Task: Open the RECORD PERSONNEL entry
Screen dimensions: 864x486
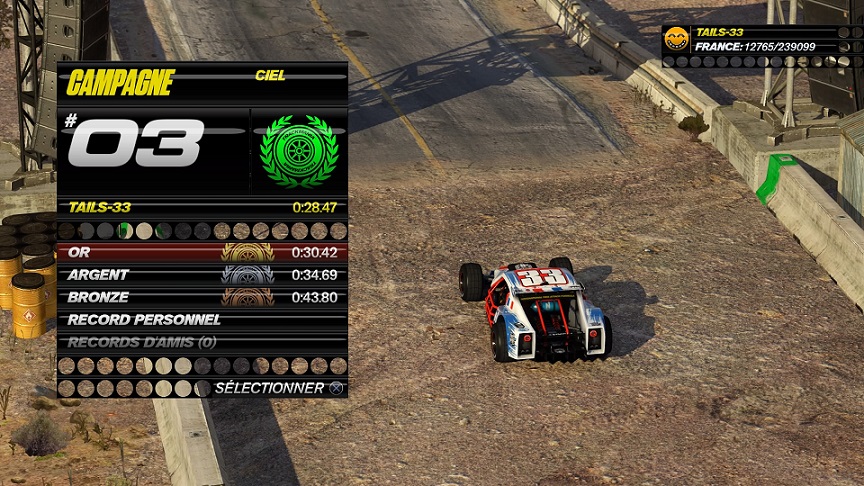Action: click(202, 320)
